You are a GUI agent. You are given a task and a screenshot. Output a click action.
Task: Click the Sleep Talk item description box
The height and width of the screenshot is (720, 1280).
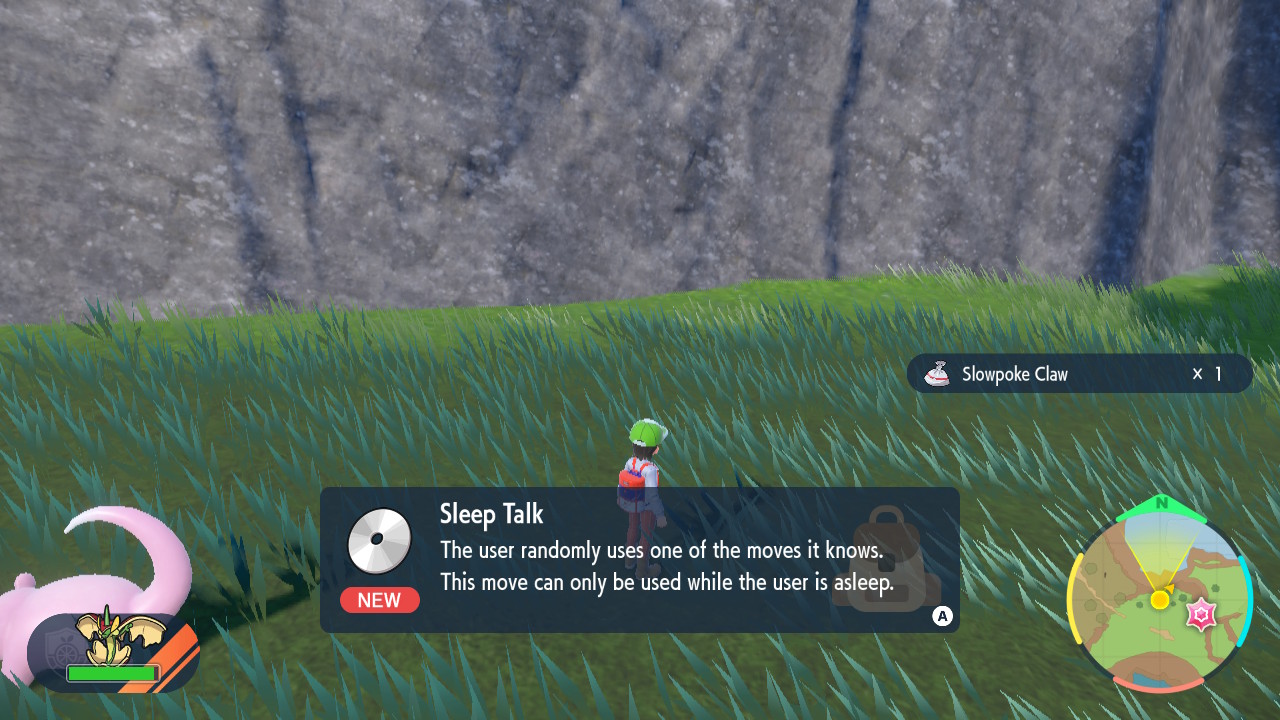tap(640, 560)
